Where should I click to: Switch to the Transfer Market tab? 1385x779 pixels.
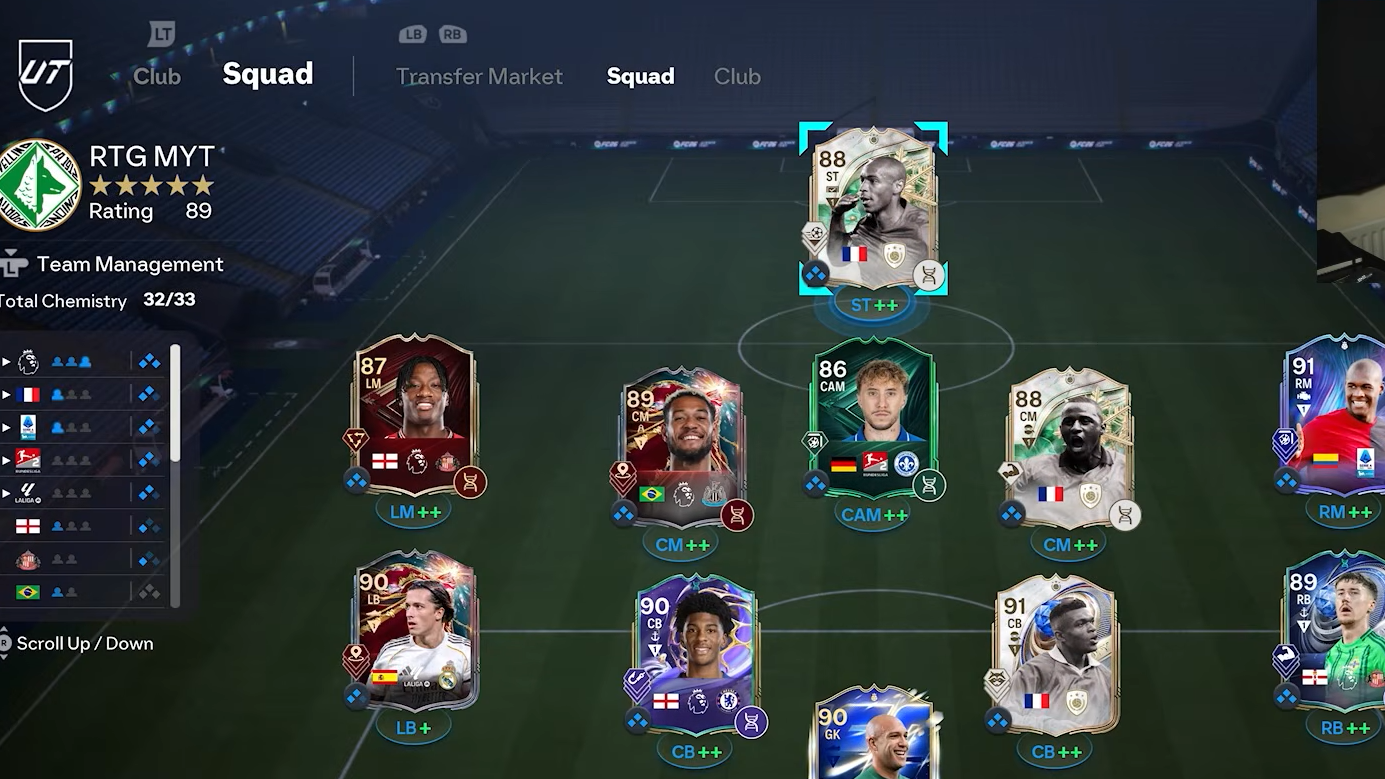(x=479, y=77)
